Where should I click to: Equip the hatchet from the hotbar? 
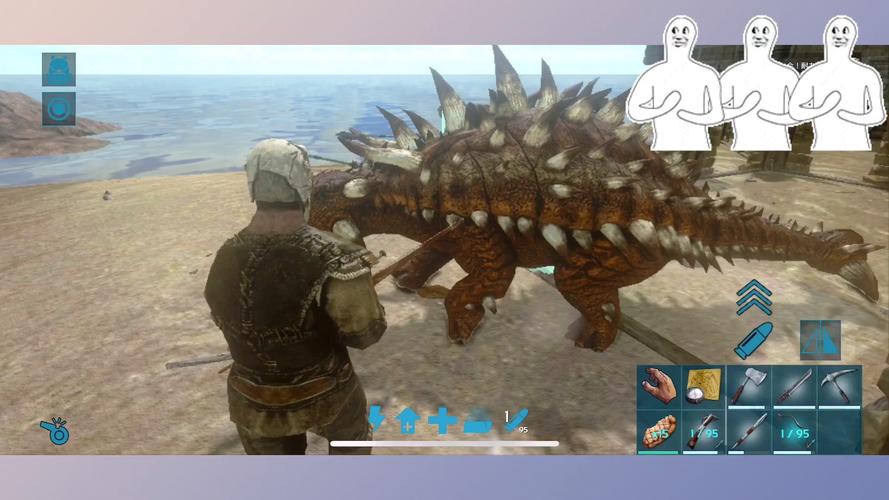click(748, 386)
